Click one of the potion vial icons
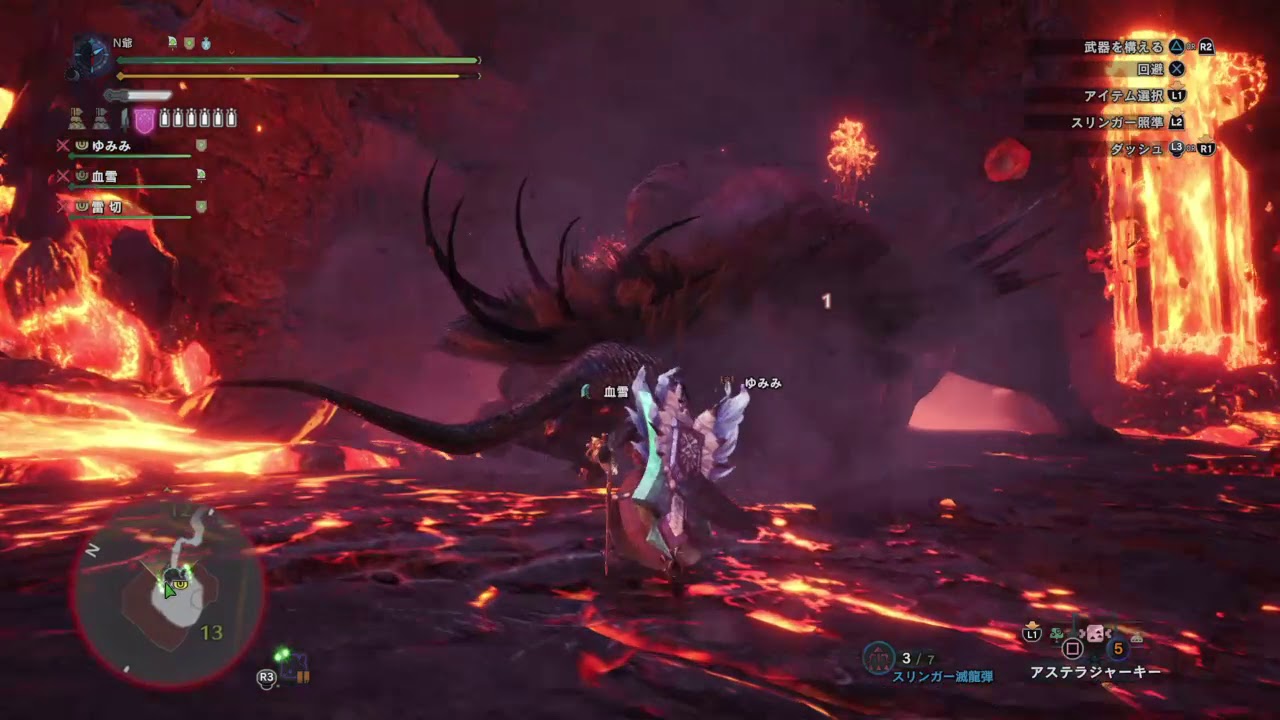The height and width of the screenshot is (720, 1280). [165, 118]
